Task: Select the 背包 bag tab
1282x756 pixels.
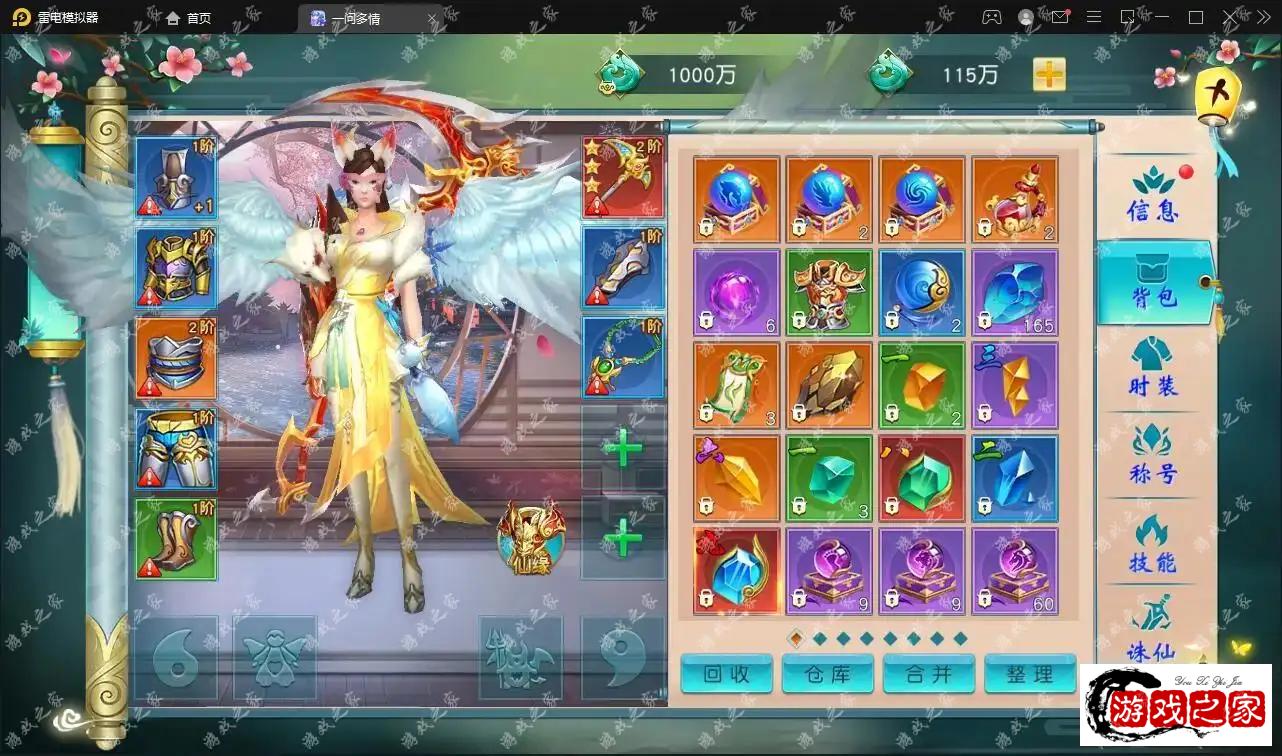Action: click(1153, 283)
